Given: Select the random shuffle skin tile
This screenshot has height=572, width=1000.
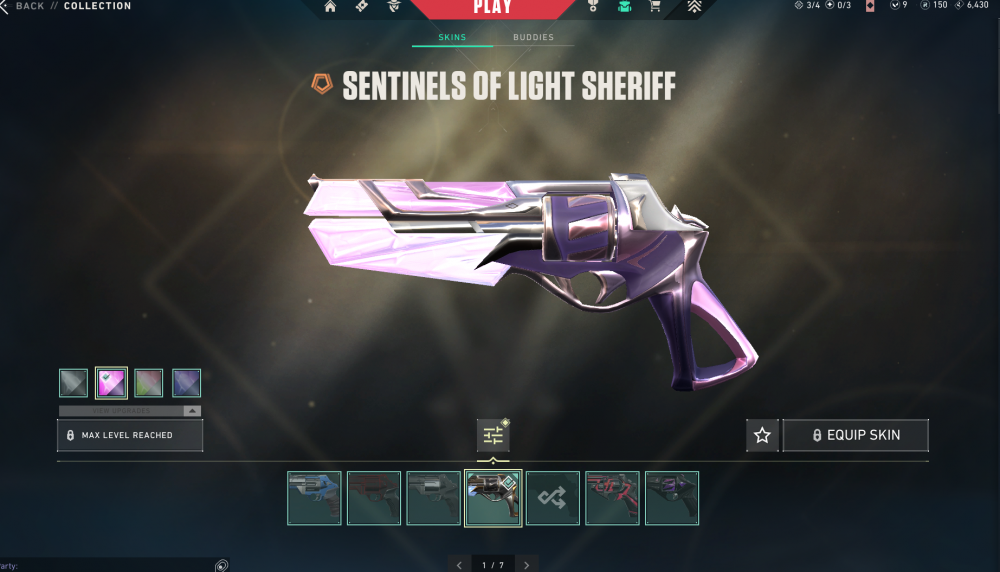Looking at the screenshot, I should pyautogui.click(x=553, y=498).
